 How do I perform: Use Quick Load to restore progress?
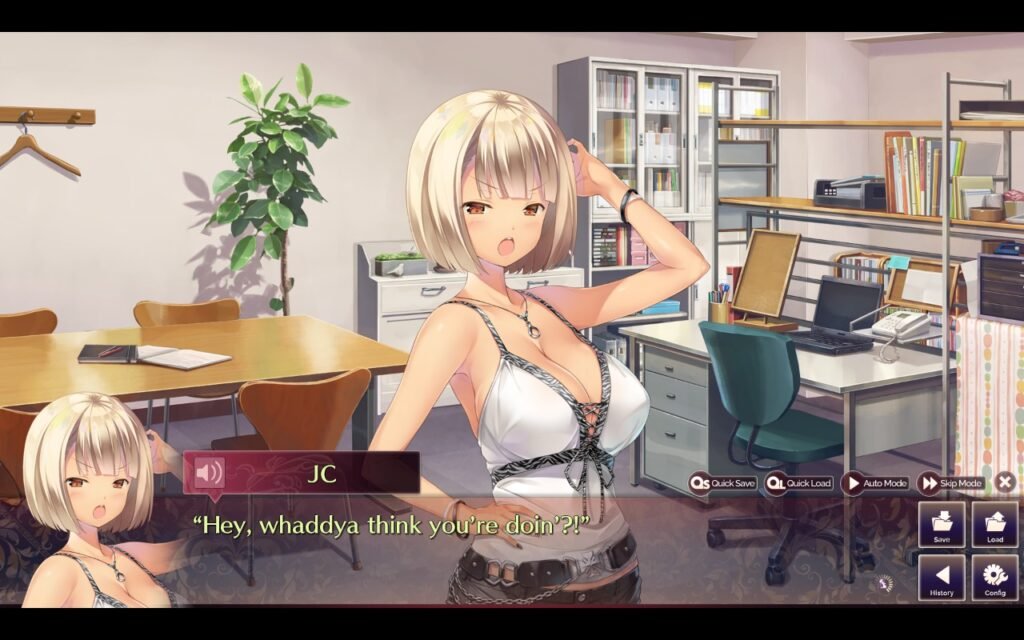(799, 483)
